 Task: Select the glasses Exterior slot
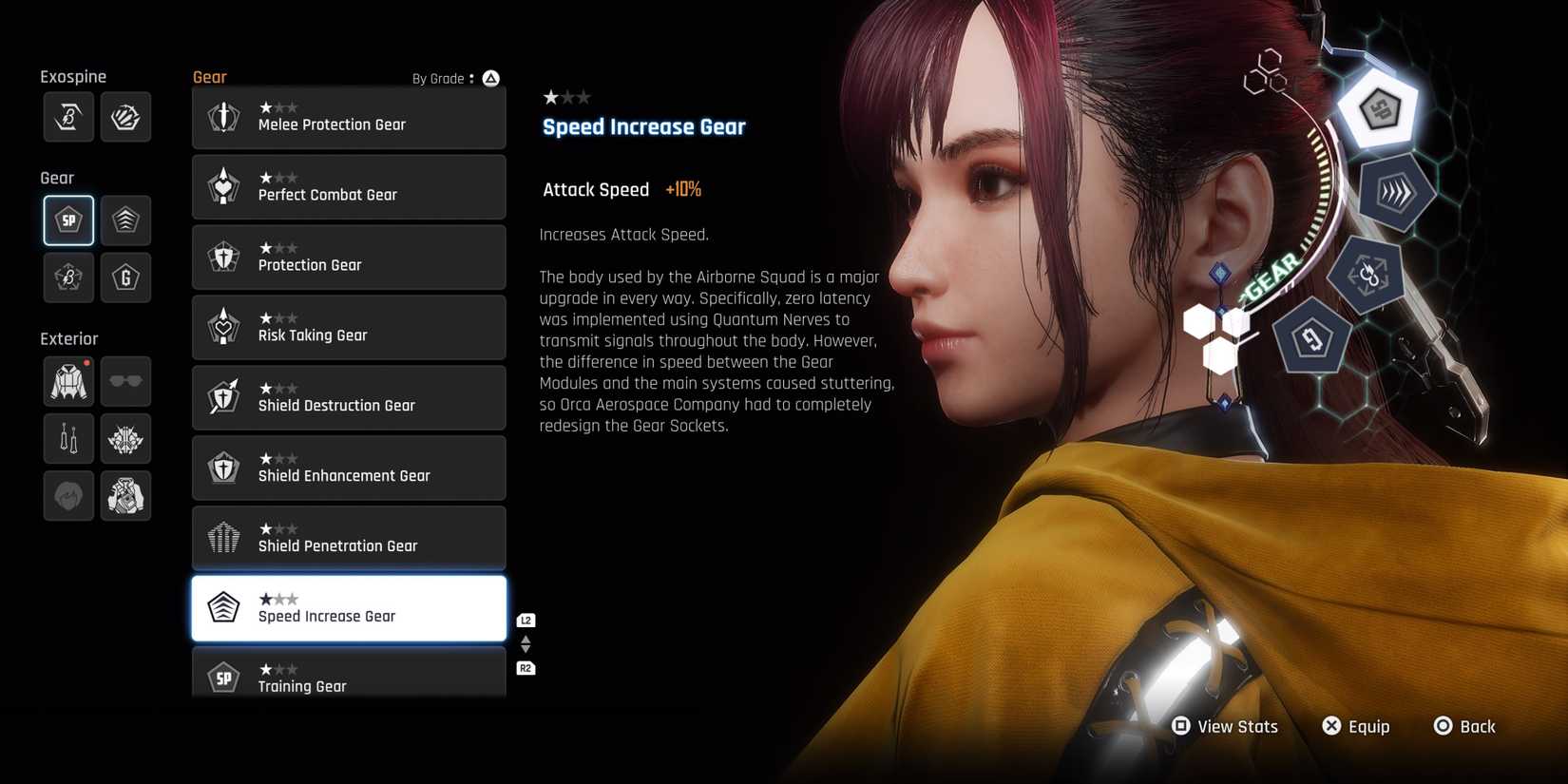[125, 381]
